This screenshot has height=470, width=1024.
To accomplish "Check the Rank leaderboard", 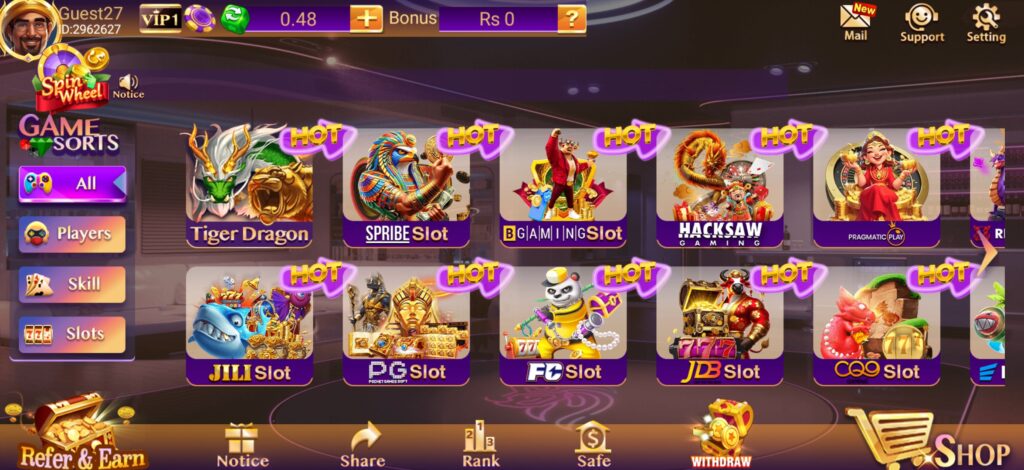I will (x=481, y=445).
